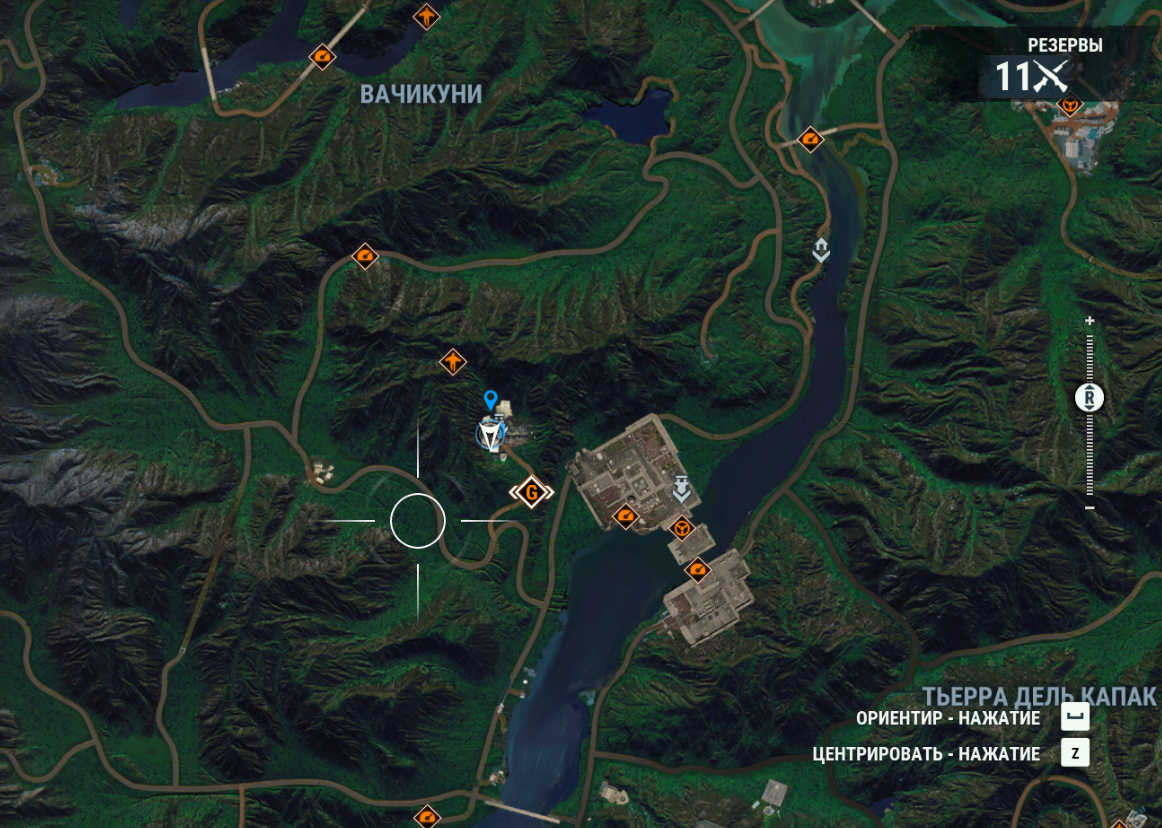Click the speedometer marker left of ВАЧИКУНИ
The width and height of the screenshot is (1162, 828).
[322, 56]
